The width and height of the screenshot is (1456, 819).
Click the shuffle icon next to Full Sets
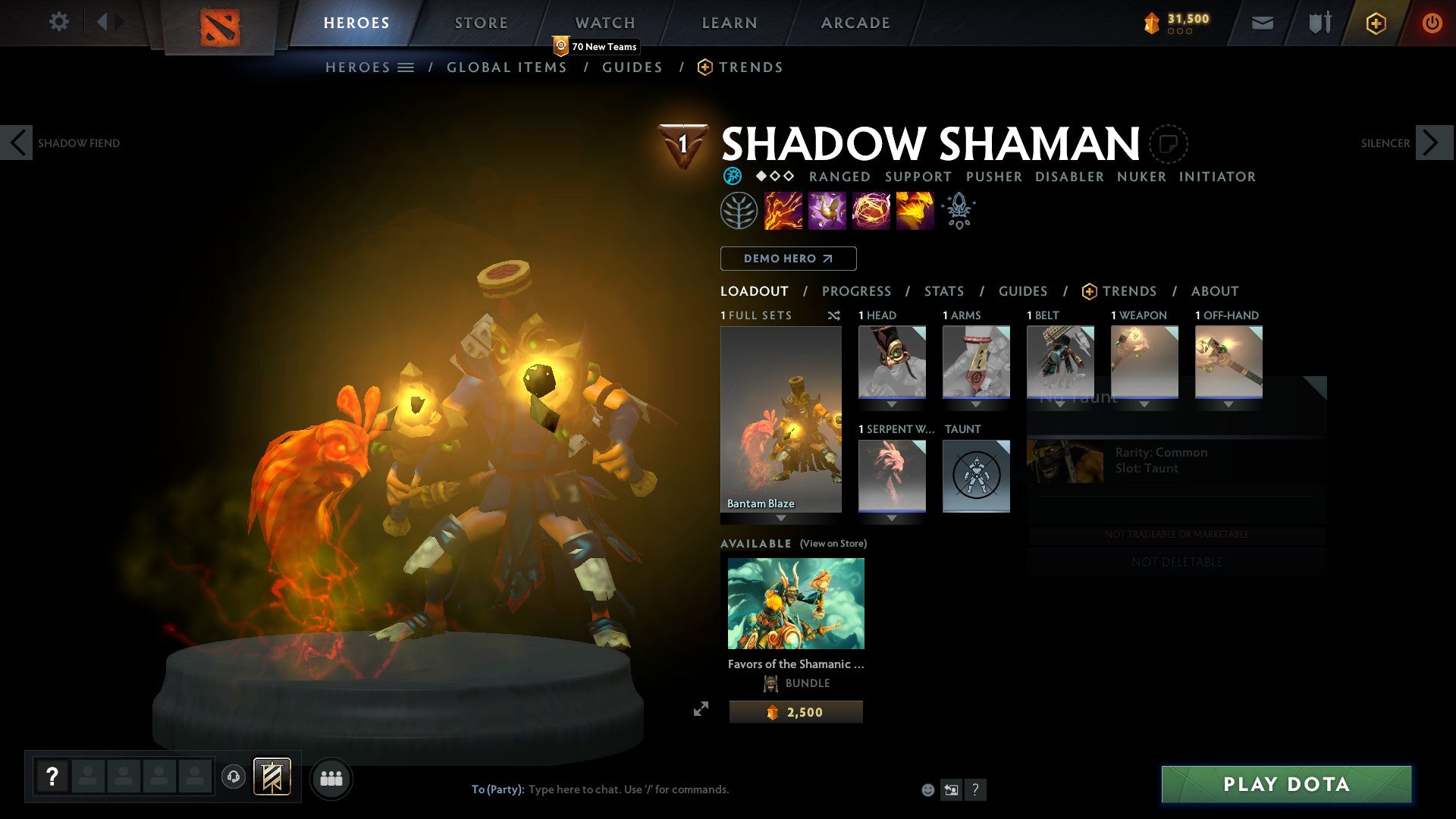(834, 315)
